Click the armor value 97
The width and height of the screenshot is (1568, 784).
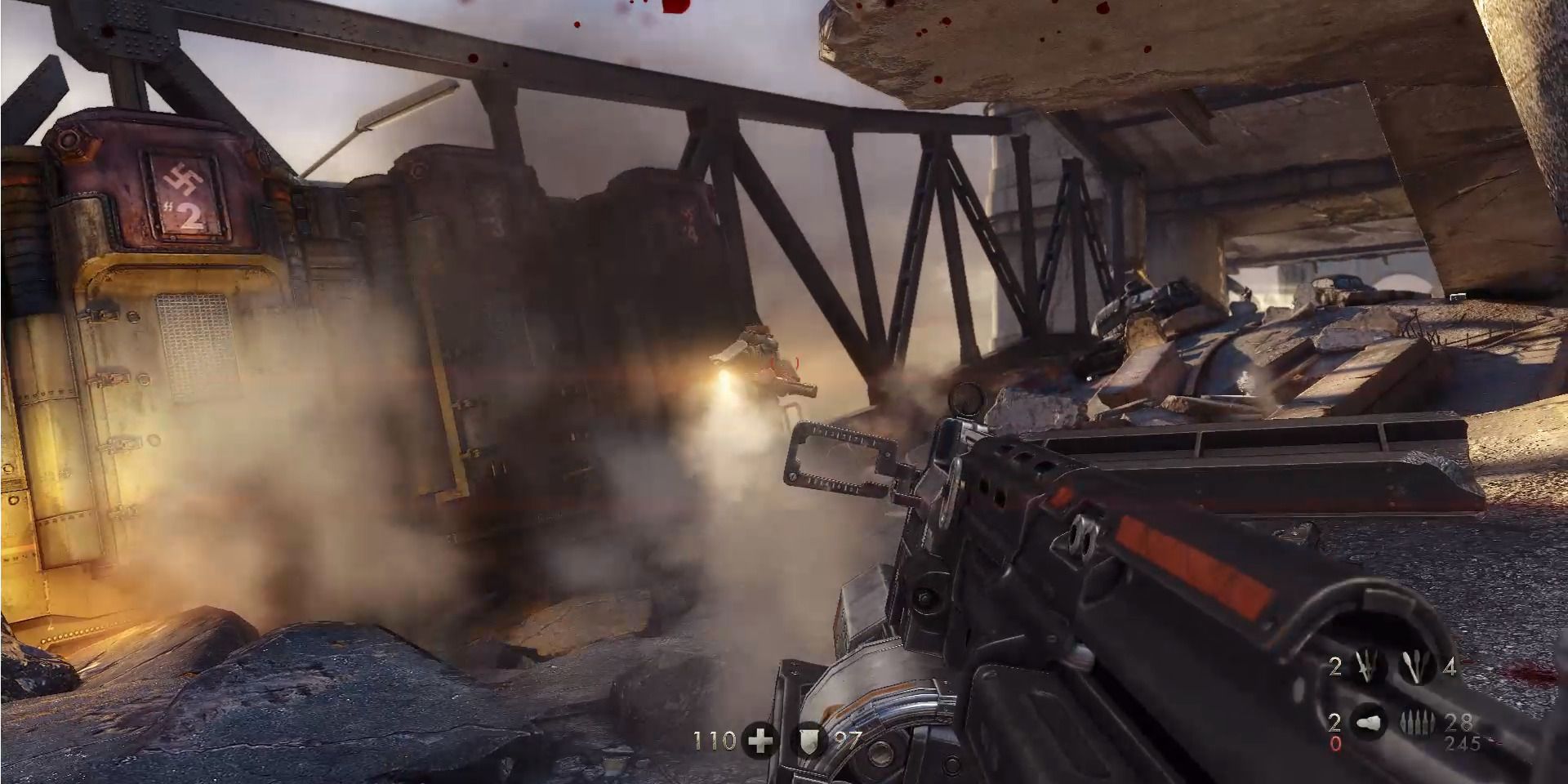(850, 739)
